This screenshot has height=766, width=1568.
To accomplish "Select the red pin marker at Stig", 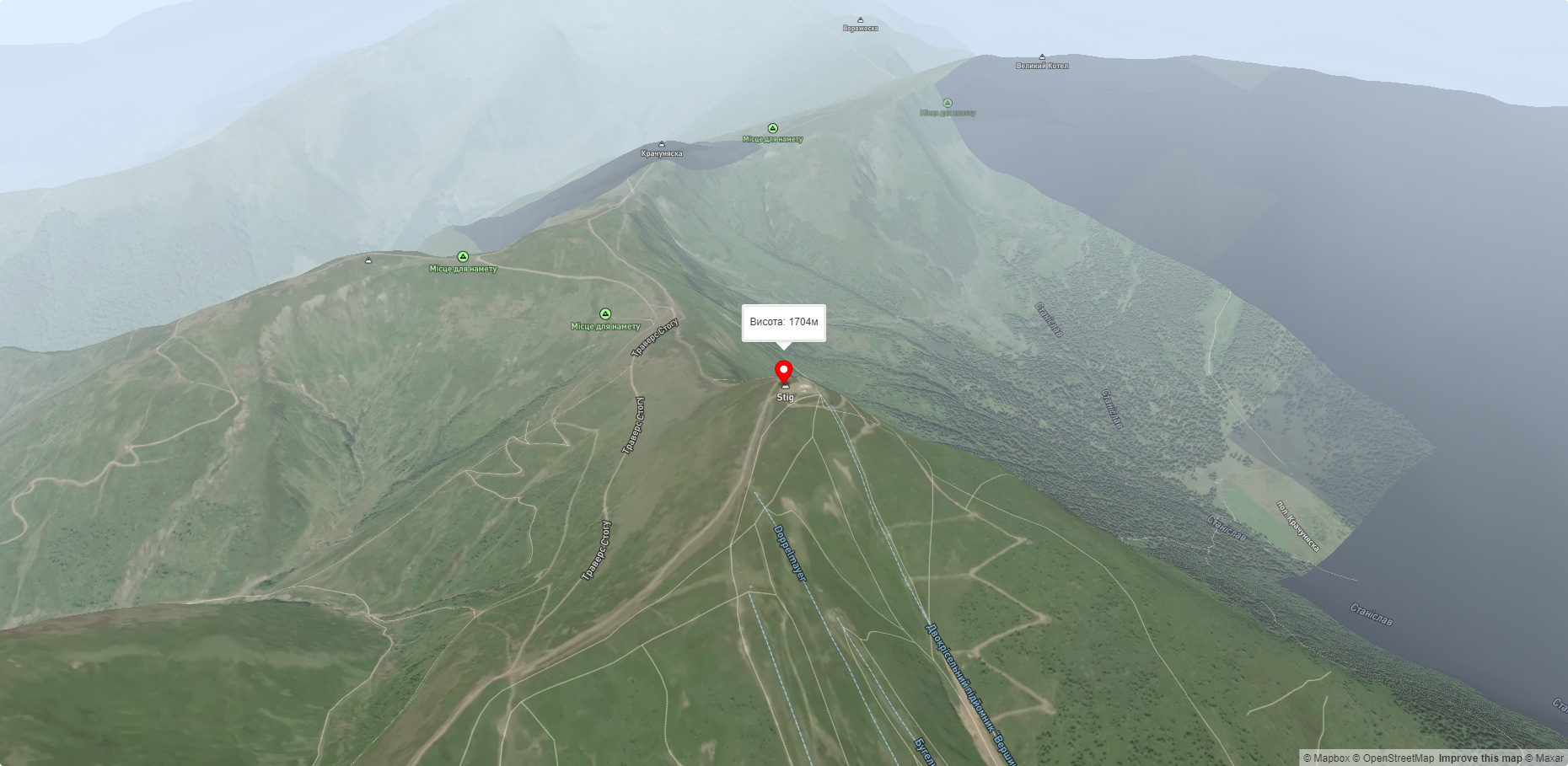I will click(x=784, y=372).
